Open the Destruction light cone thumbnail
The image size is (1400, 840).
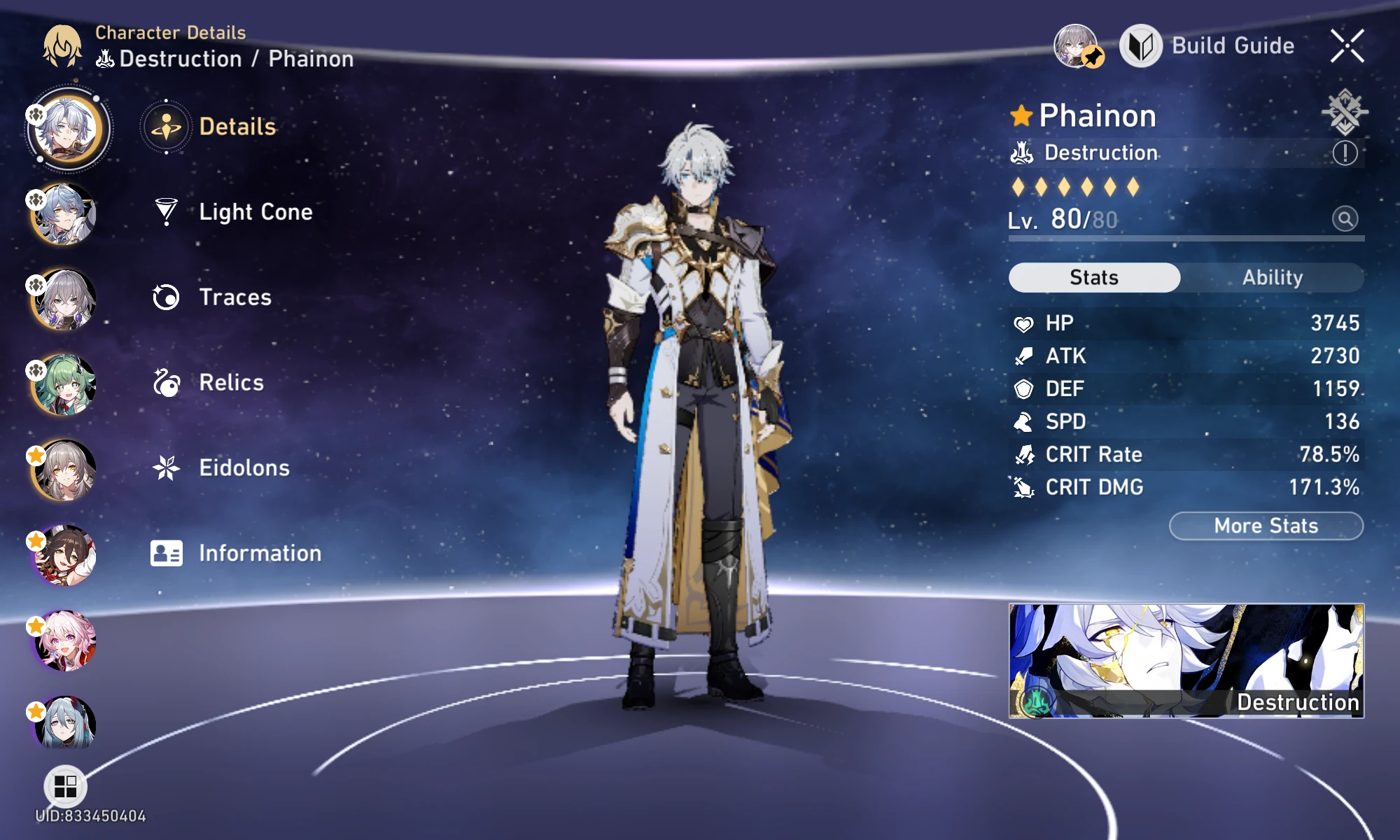pos(1186,661)
